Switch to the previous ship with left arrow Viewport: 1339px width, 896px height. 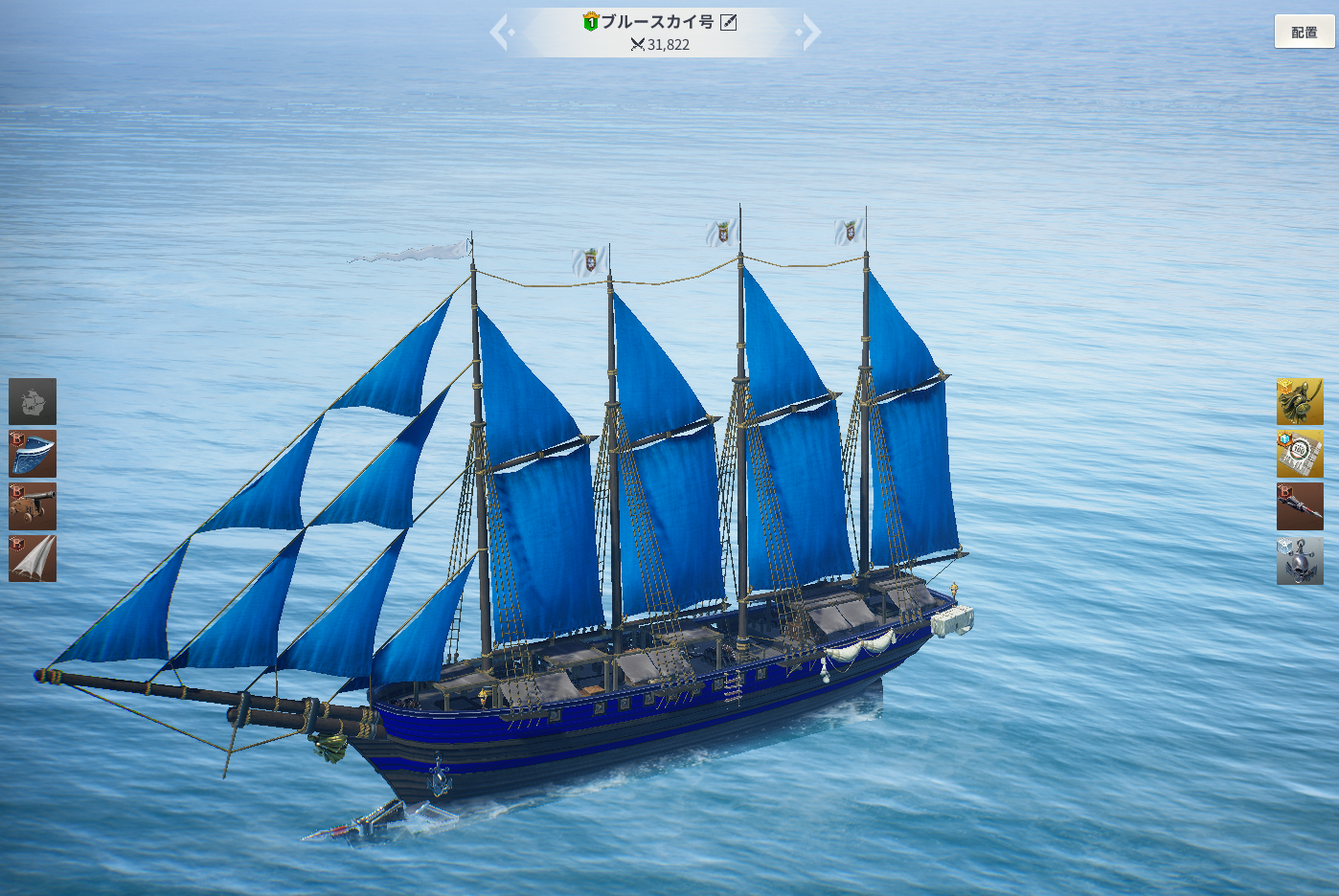coord(501,32)
